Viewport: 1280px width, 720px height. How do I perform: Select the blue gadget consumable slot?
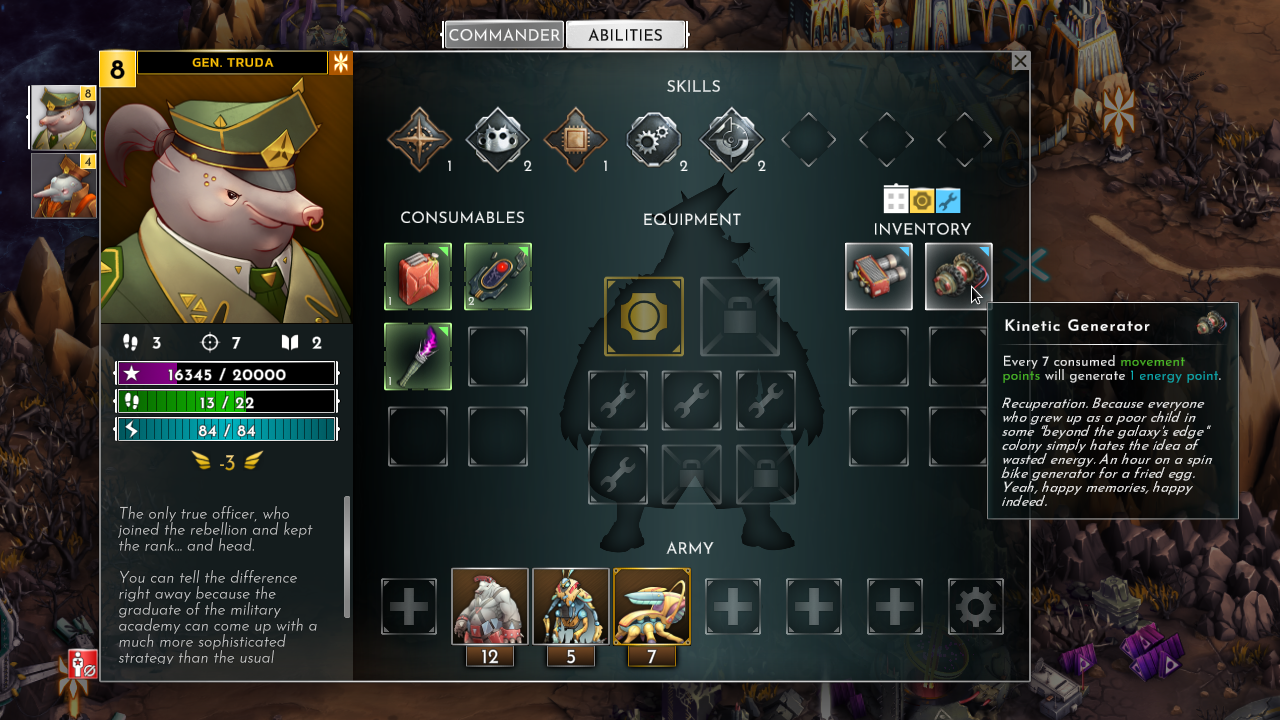tap(498, 277)
